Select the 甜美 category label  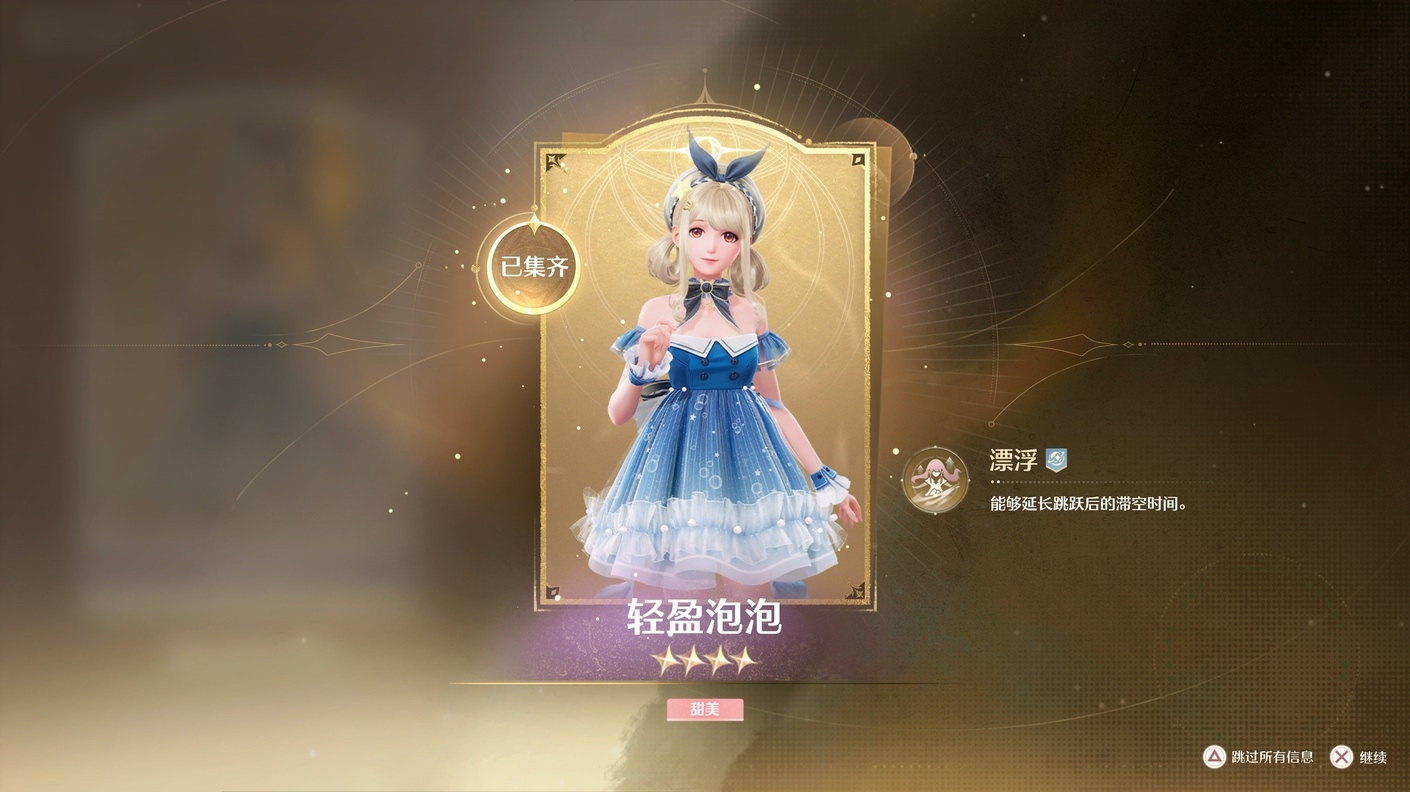pos(705,709)
